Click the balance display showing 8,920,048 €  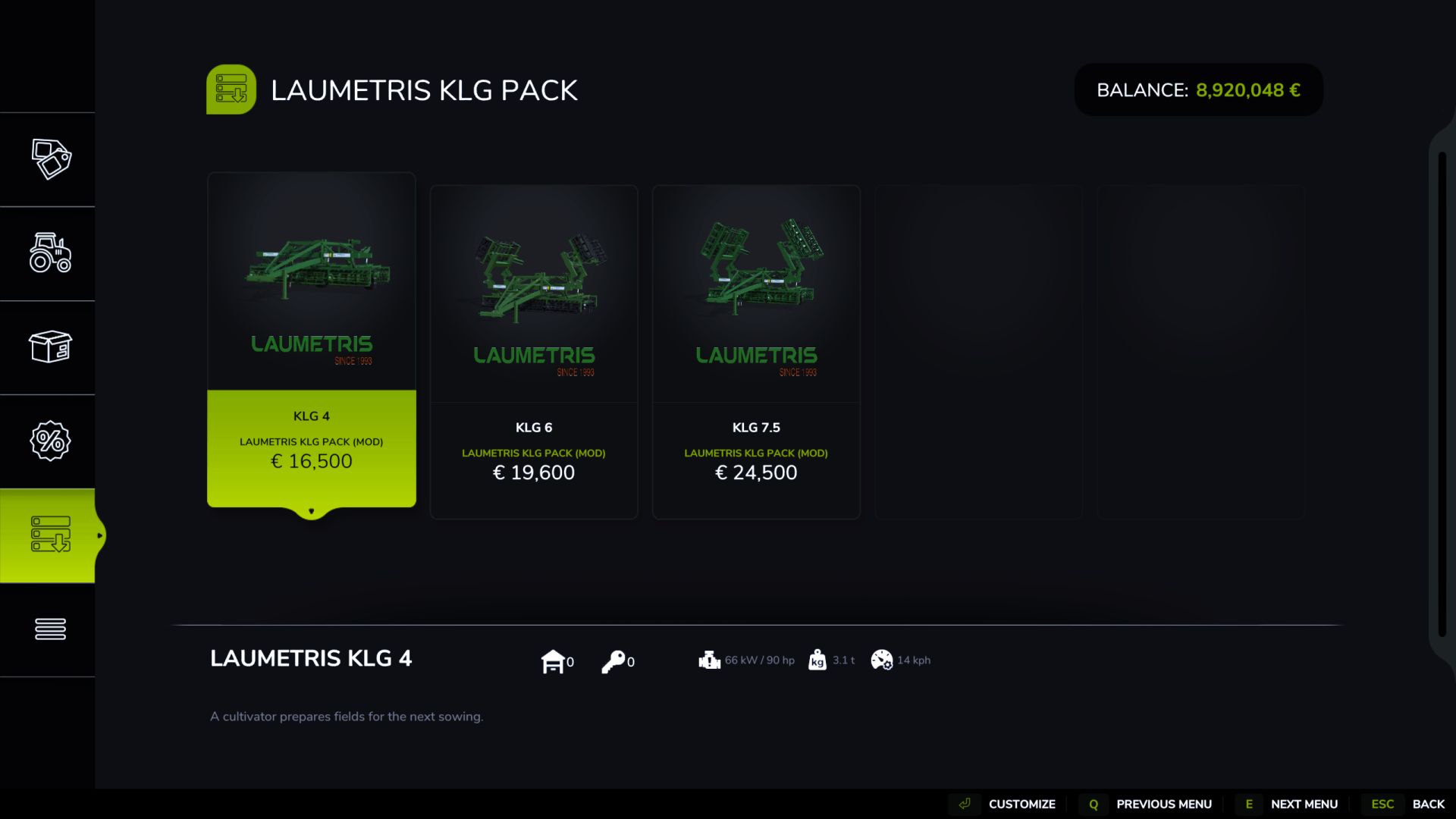tap(1198, 89)
